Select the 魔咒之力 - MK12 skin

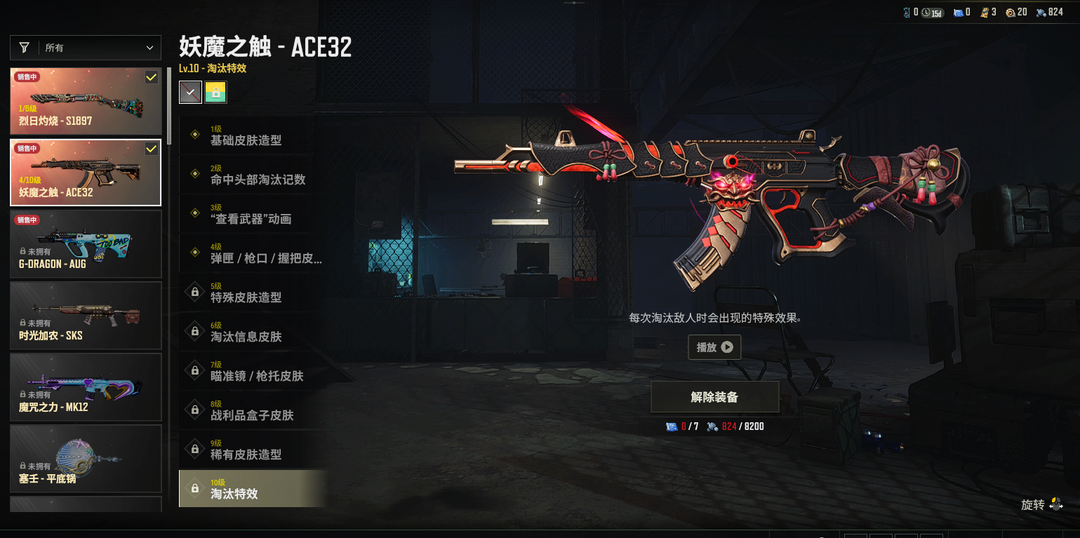(86, 387)
